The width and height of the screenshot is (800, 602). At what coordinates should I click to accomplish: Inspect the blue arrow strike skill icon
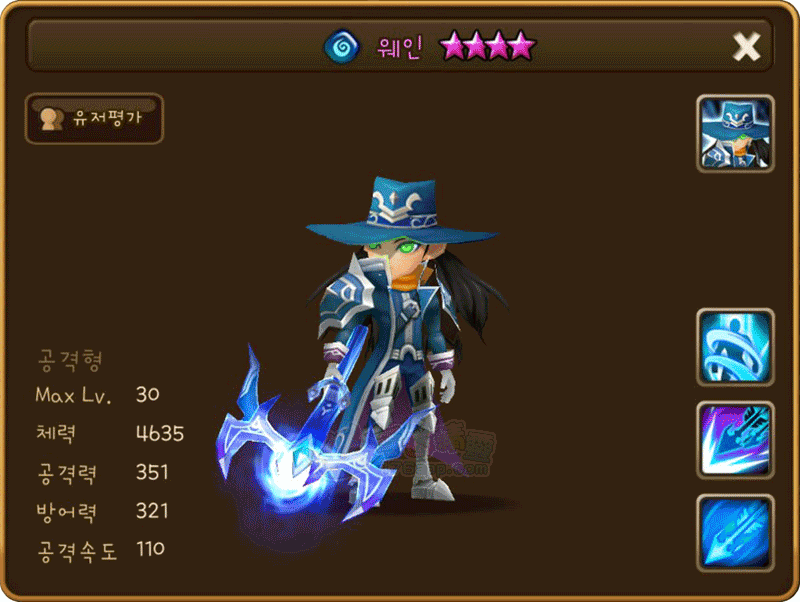[x=735, y=532]
